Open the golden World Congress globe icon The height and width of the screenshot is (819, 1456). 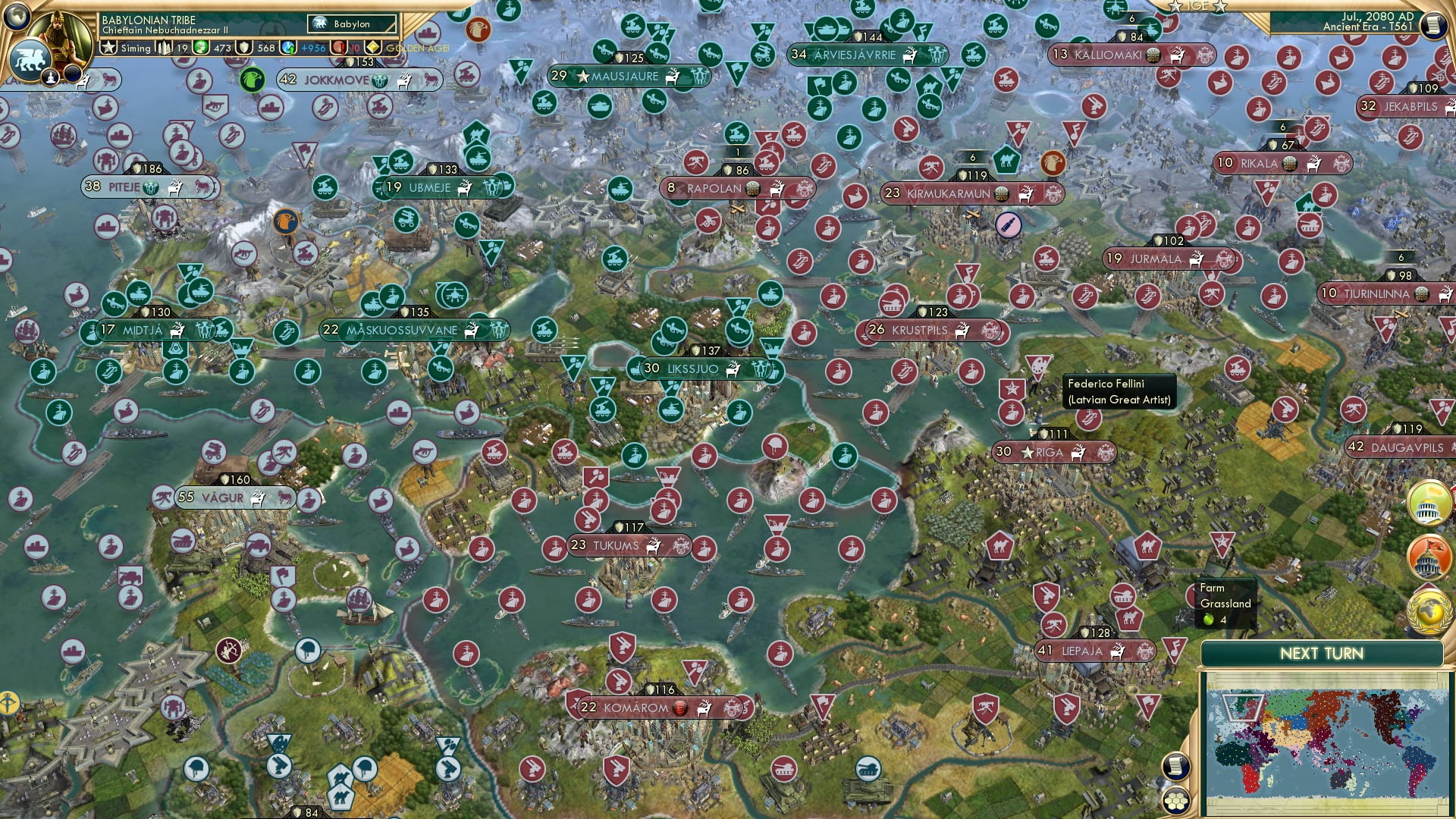(x=1428, y=609)
